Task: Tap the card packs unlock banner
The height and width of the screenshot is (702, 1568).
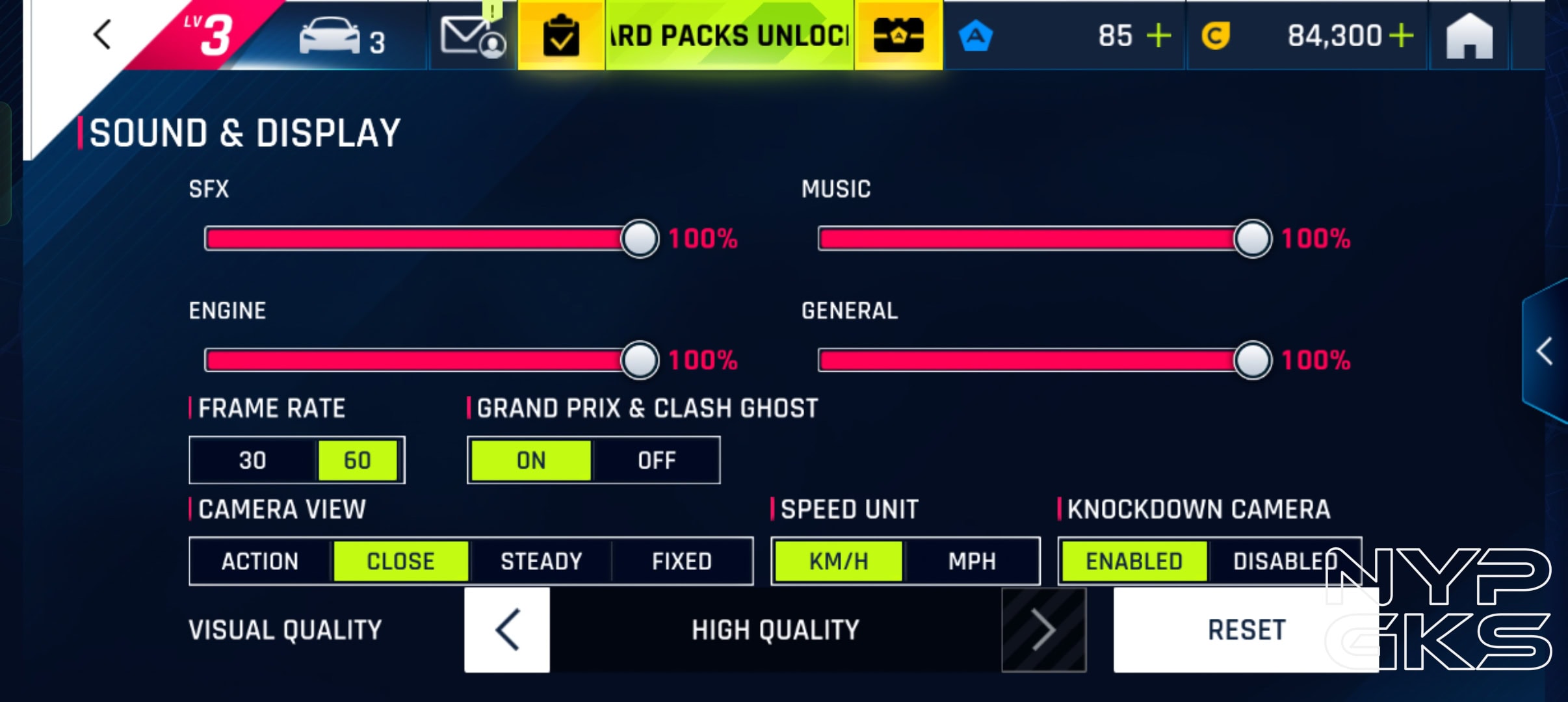Action: [x=729, y=36]
